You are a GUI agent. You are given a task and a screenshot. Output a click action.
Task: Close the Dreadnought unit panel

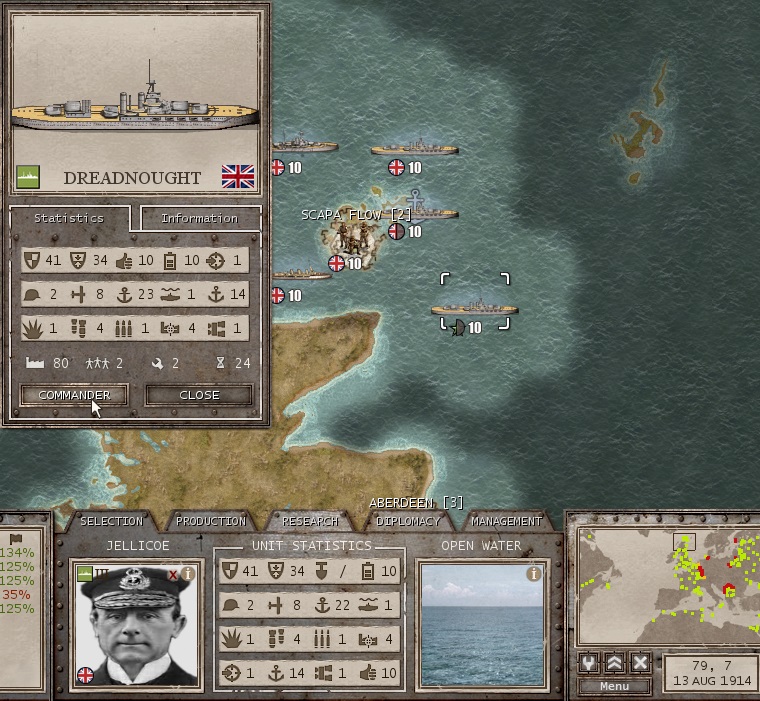[x=199, y=395]
